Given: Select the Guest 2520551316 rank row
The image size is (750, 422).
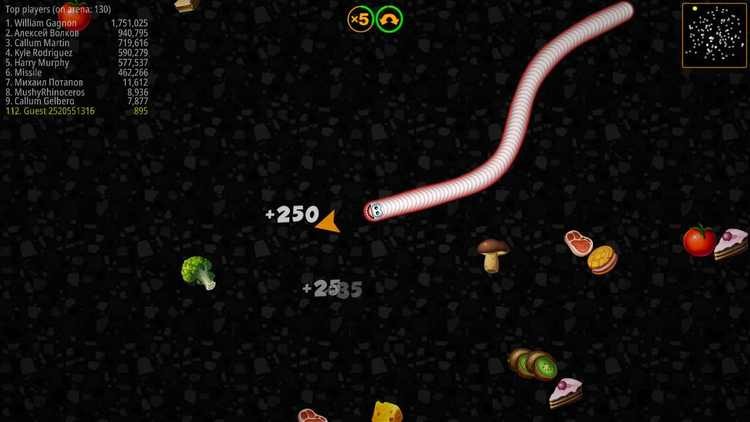Looking at the screenshot, I should 75,111.
